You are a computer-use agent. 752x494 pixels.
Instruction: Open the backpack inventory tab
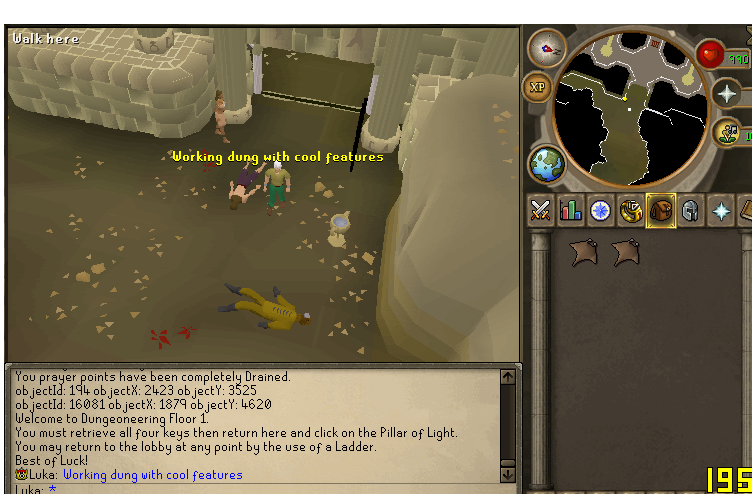point(661,211)
